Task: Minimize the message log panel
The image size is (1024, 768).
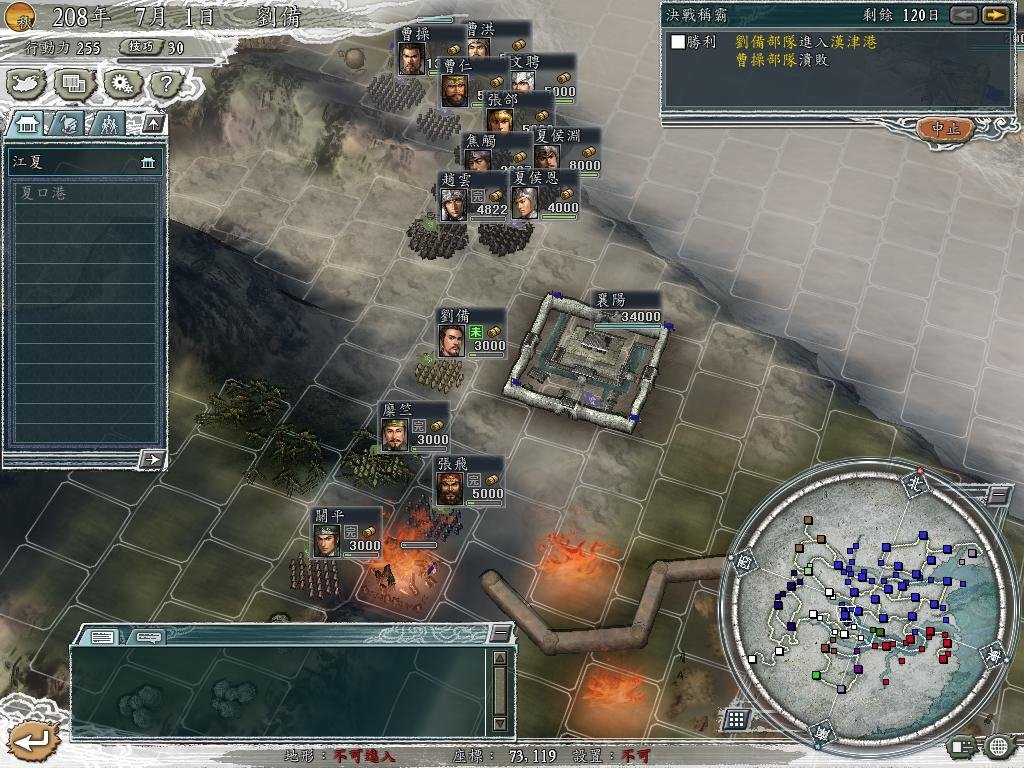Action: coord(501,634)
